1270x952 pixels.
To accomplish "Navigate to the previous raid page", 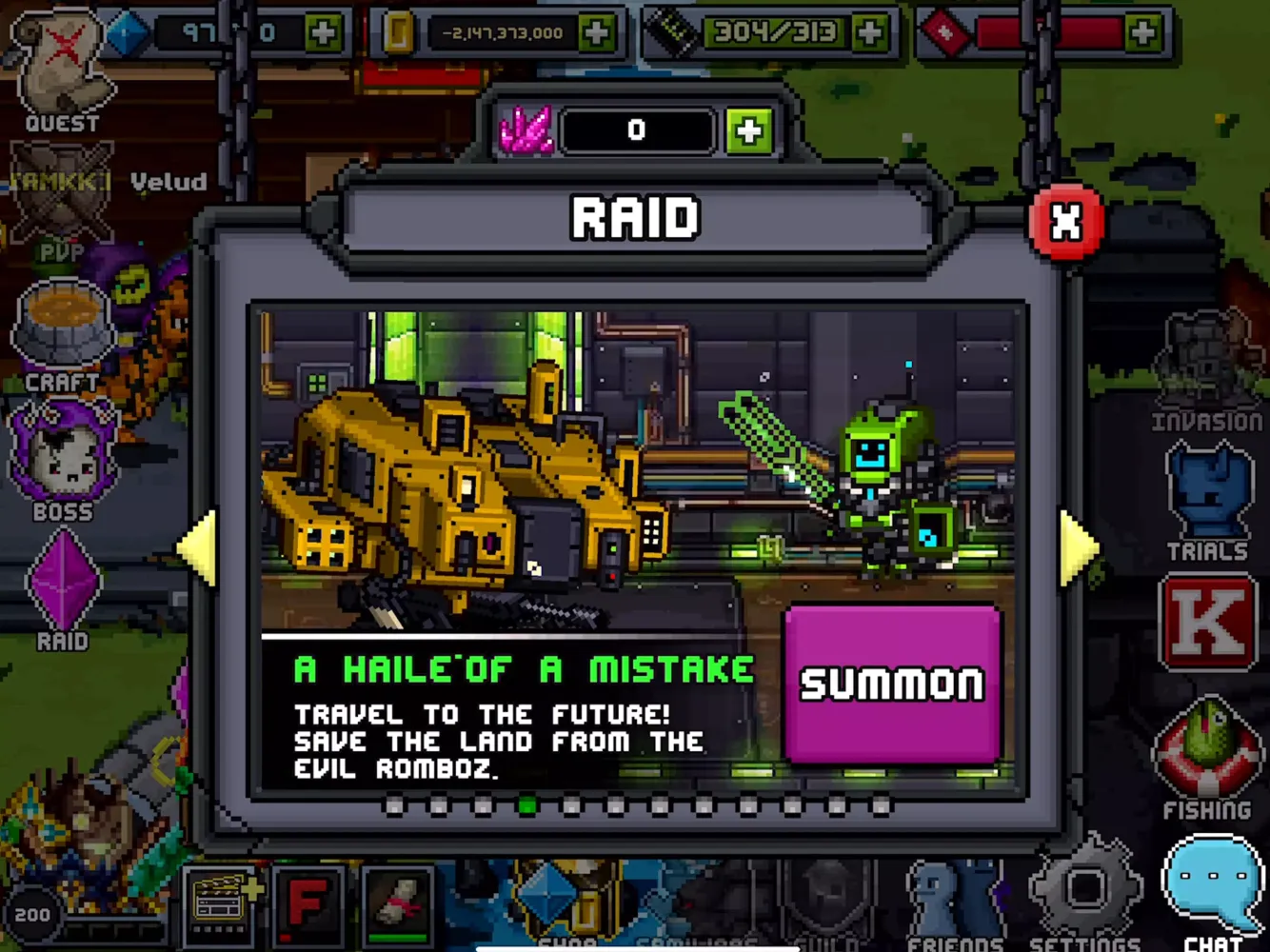I will tap(198, 547).
